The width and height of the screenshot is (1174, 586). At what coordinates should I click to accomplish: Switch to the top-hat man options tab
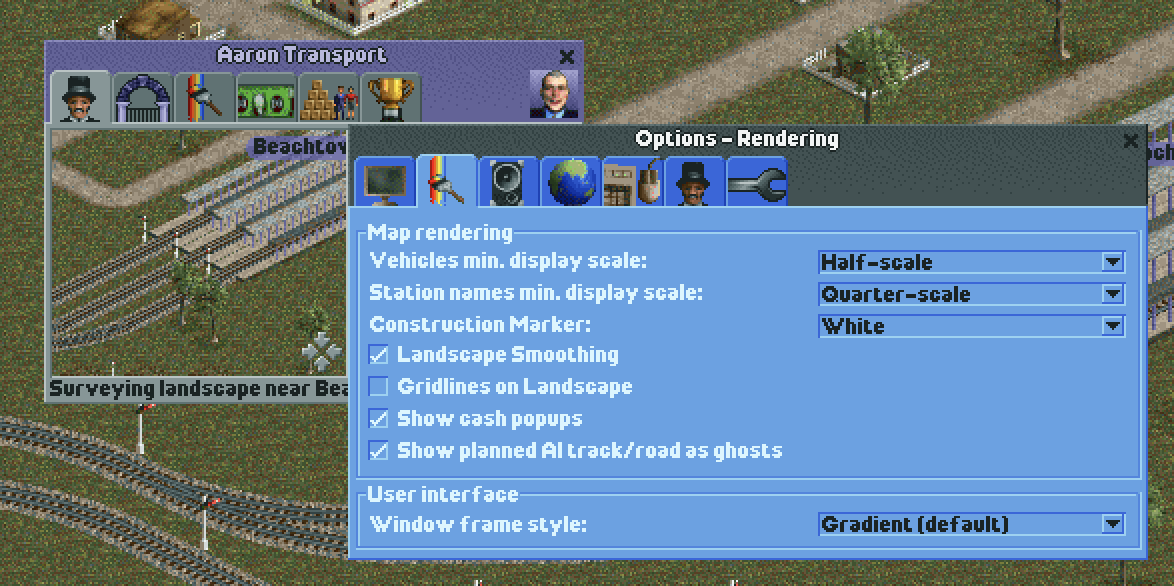tap(695, 183)
